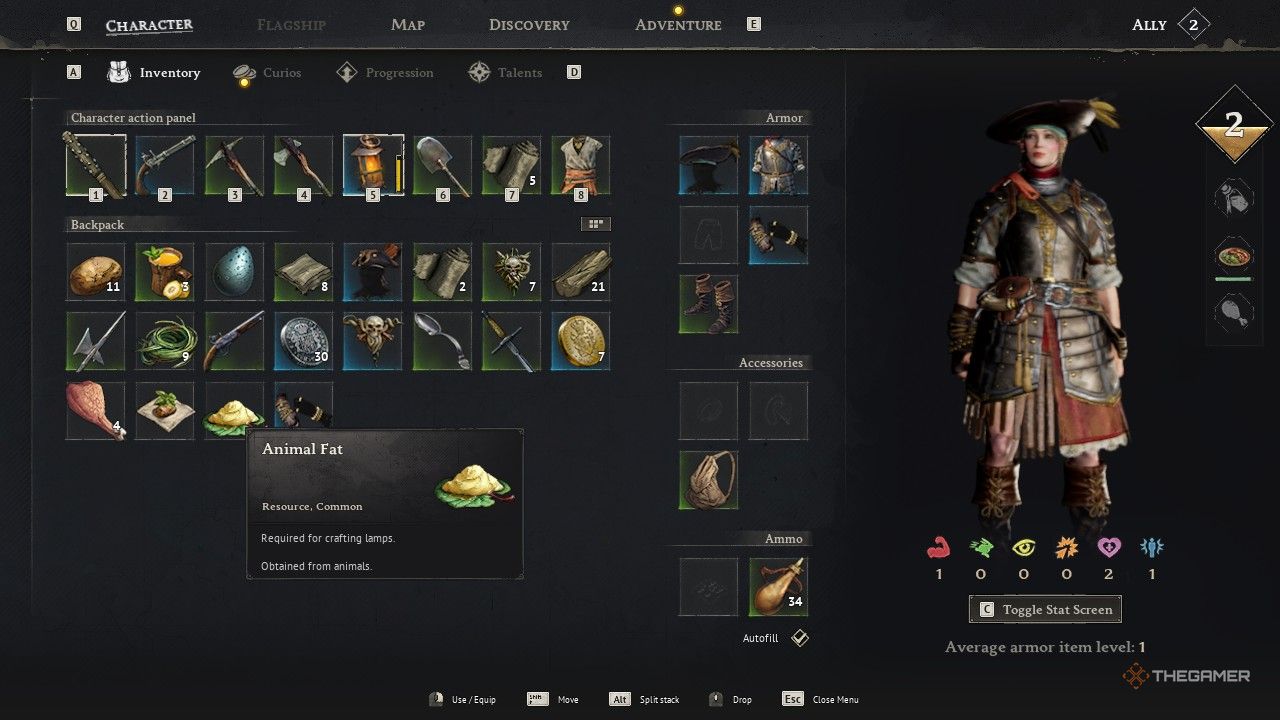Viewport: 1280px width, 720px height.
Task: Select the equipped boots armor slot
Action: 709,304
